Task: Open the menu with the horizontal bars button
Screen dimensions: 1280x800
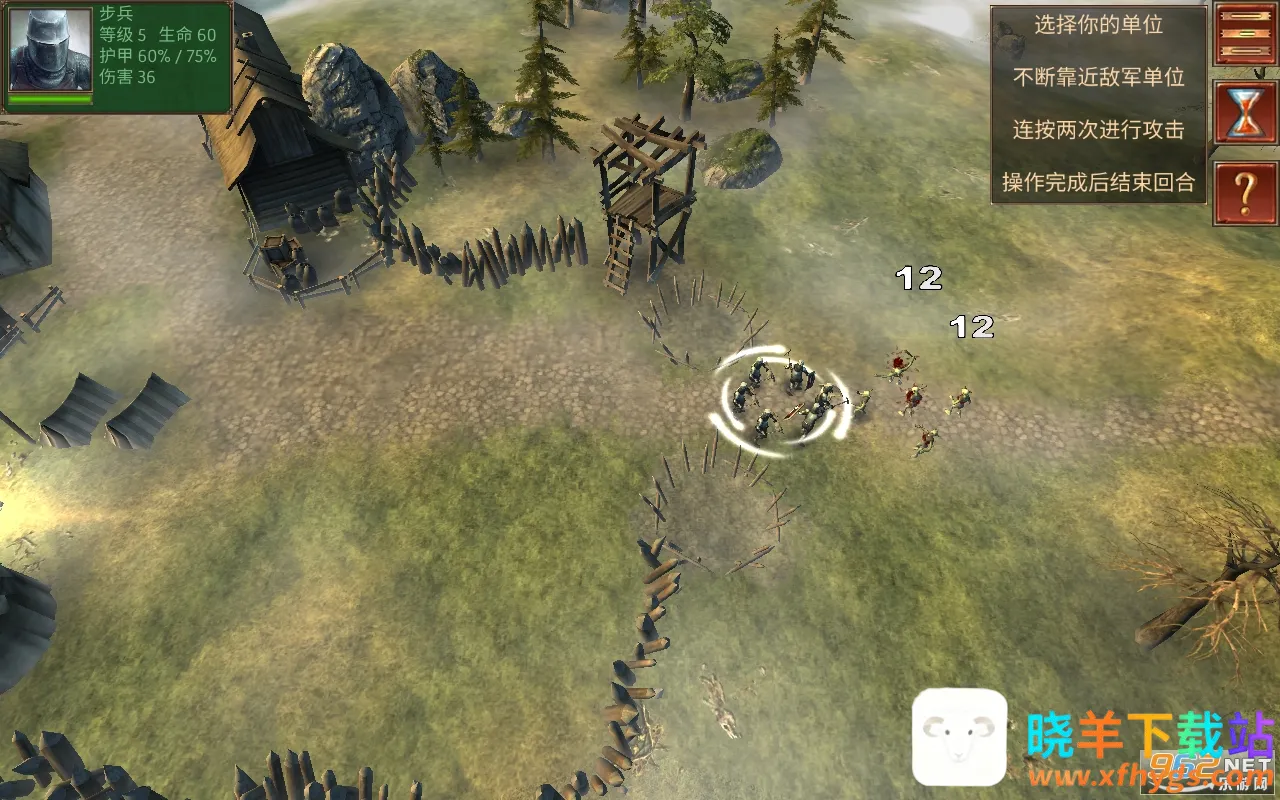Action: 1246,33
